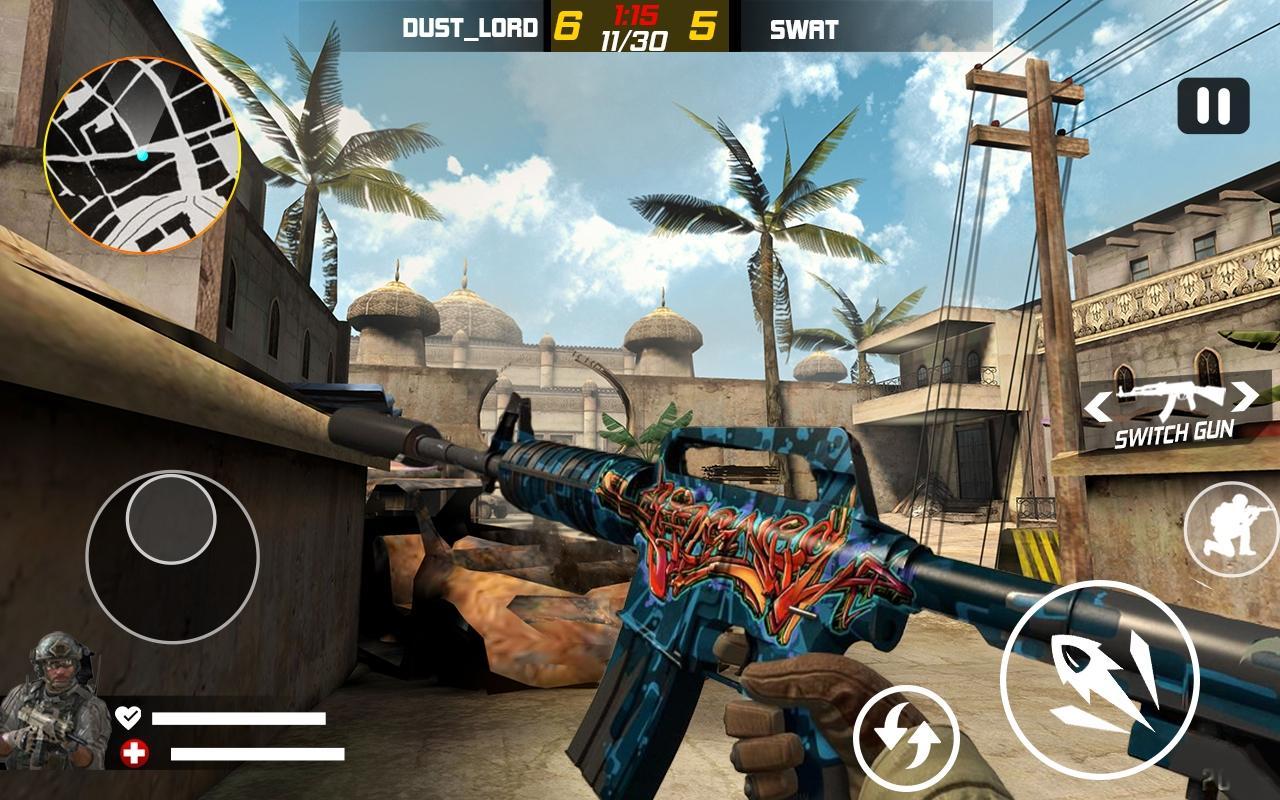Pause the game
Viewport: 1280px width, 800px height.
pos(1213,105)
